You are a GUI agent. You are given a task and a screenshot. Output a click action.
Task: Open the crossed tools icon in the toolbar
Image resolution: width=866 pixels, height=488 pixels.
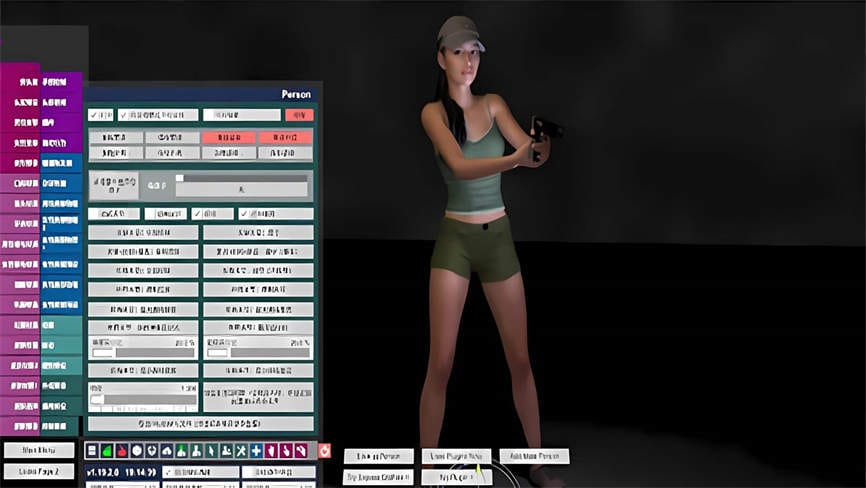(241, 451)
